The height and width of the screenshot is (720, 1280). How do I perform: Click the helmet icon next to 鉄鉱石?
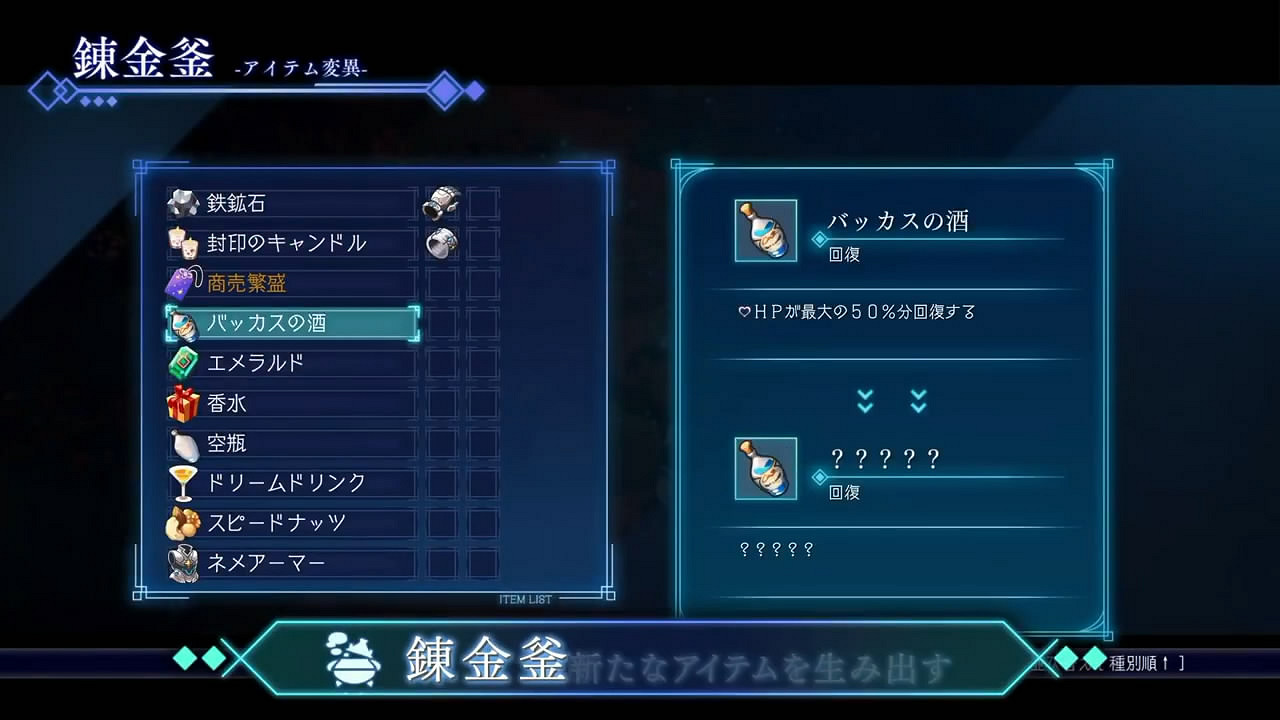click(441, 203)
